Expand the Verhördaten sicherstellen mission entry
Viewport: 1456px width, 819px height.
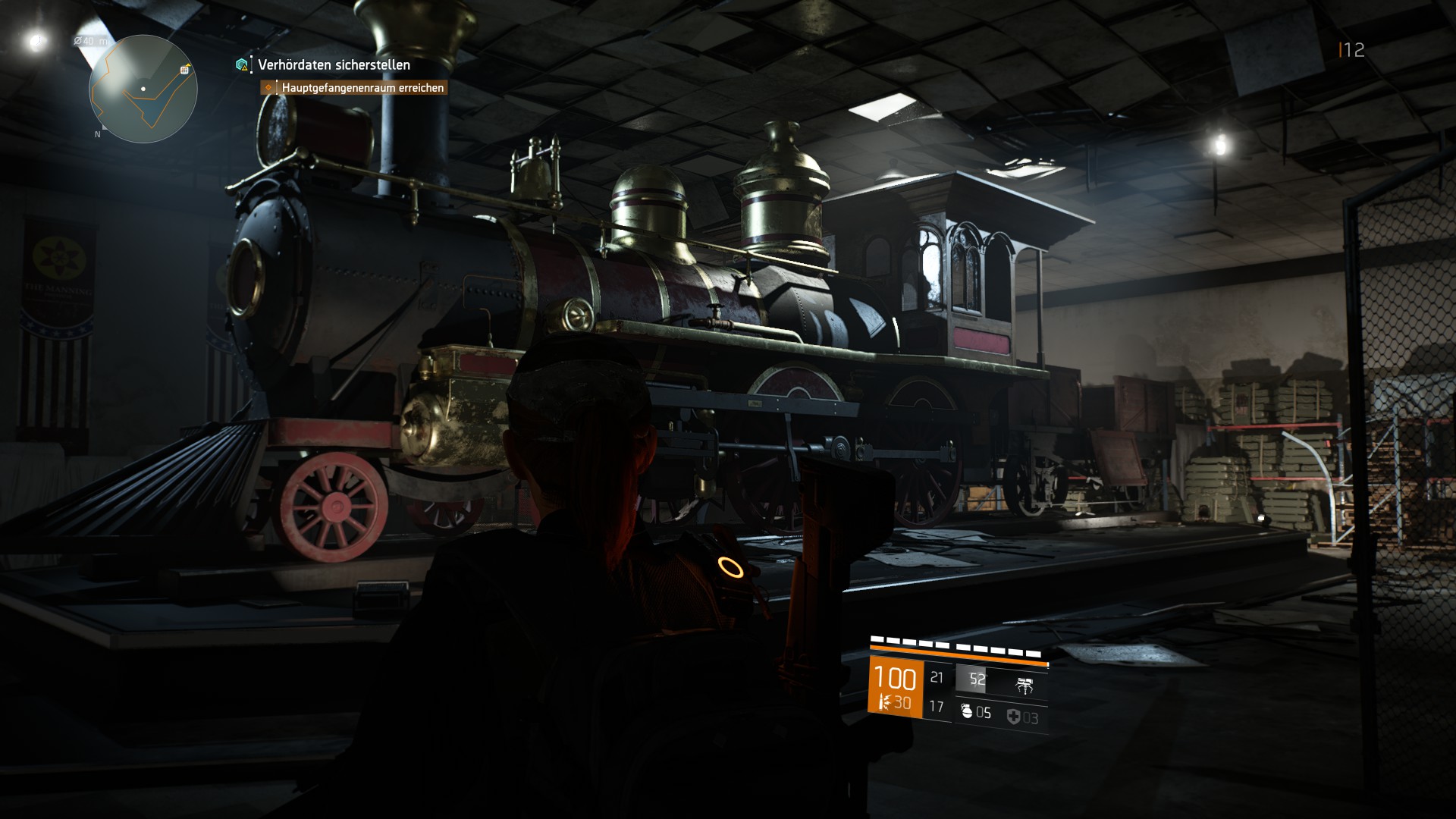[x=332, y=66]
